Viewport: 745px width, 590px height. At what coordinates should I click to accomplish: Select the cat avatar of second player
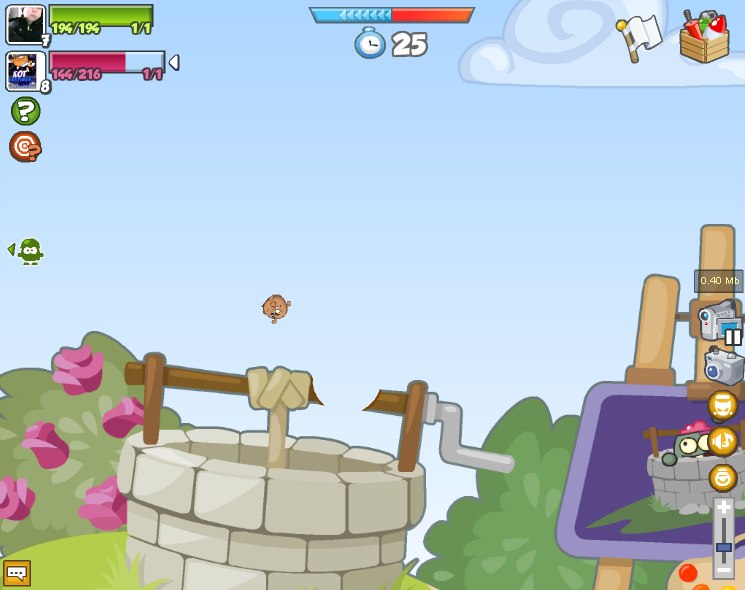coord(24,72)
